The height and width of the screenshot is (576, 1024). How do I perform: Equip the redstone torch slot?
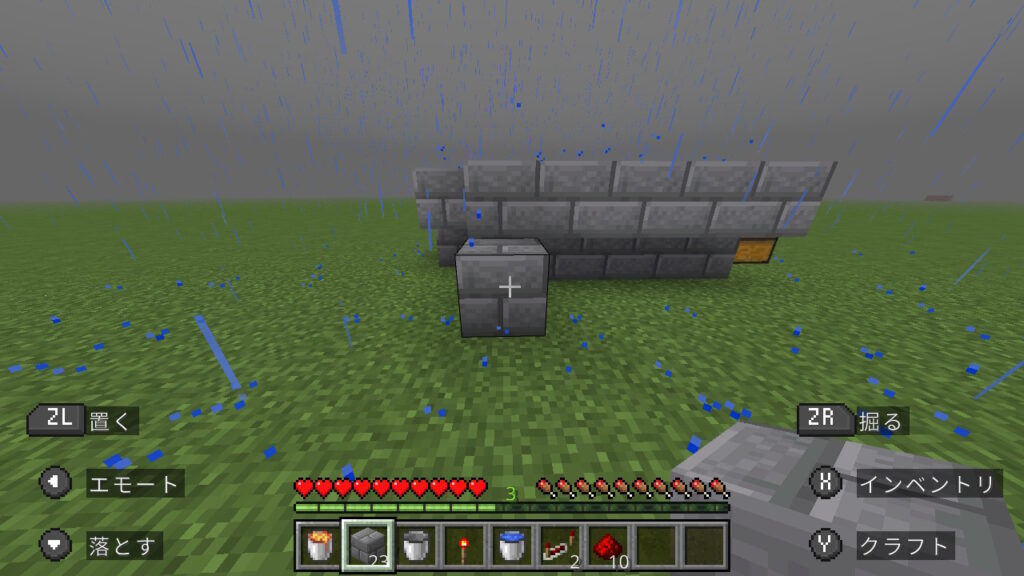click(464, 546)
